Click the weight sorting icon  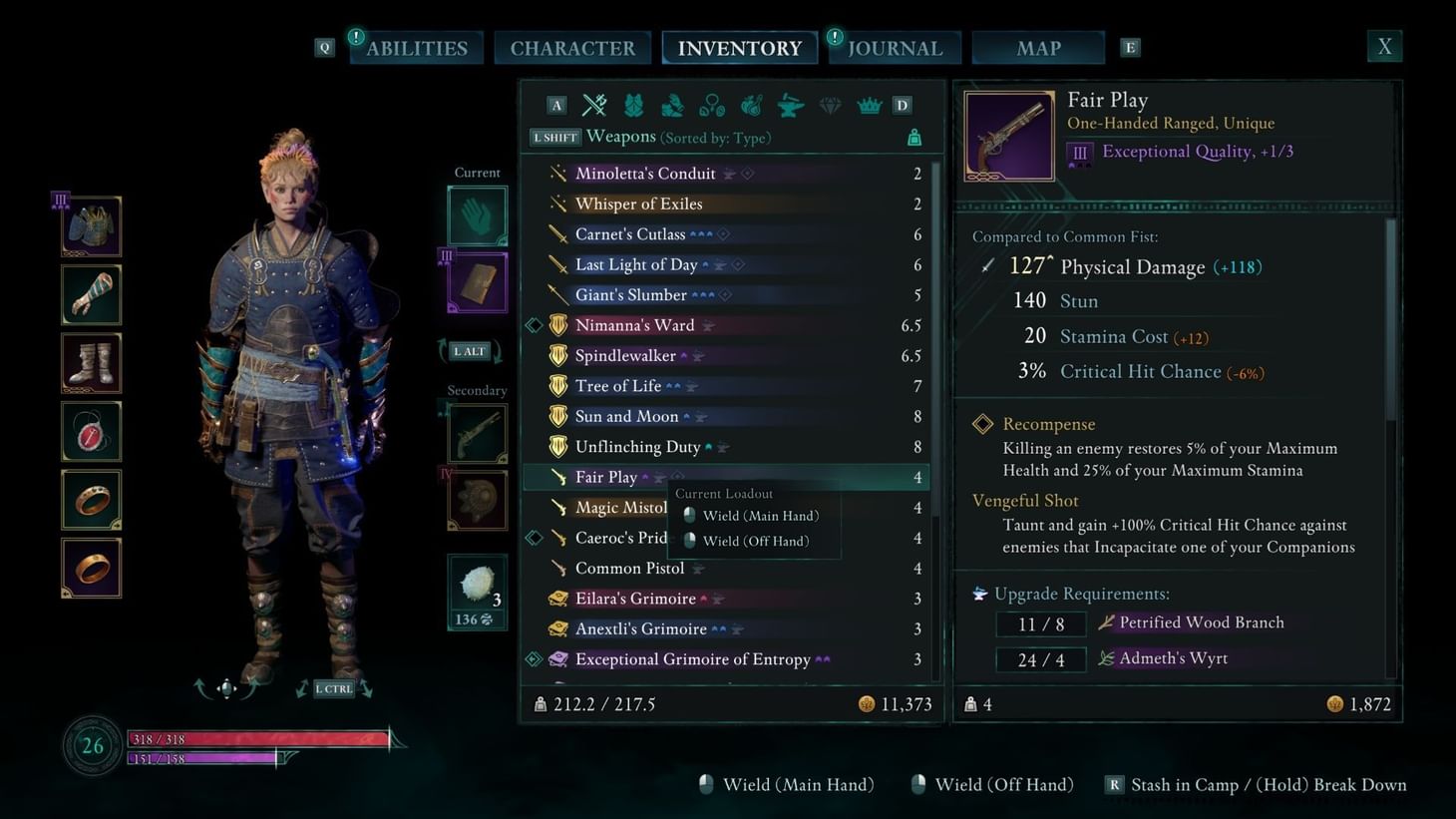point(913,137)
